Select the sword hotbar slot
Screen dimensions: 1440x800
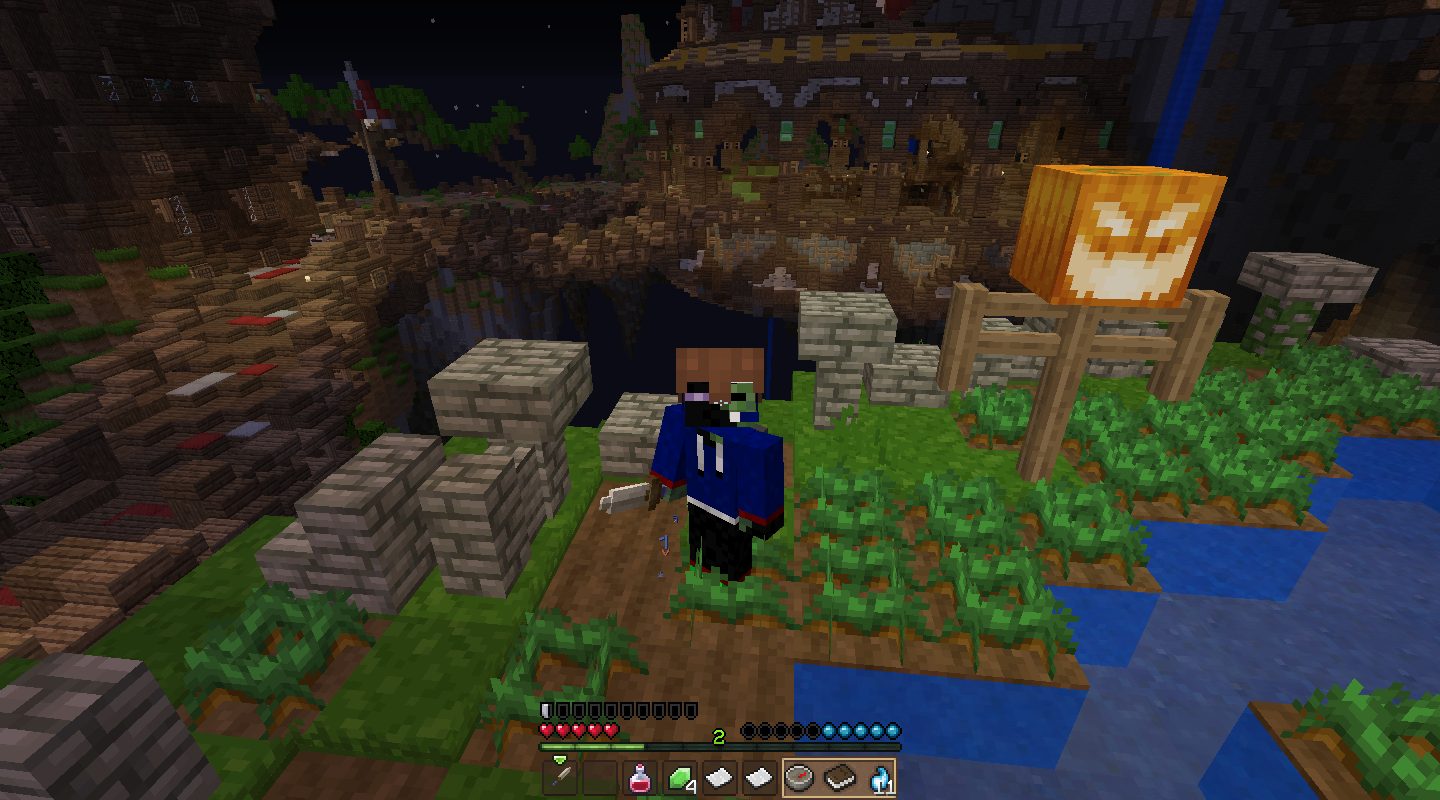pos(560,777)
